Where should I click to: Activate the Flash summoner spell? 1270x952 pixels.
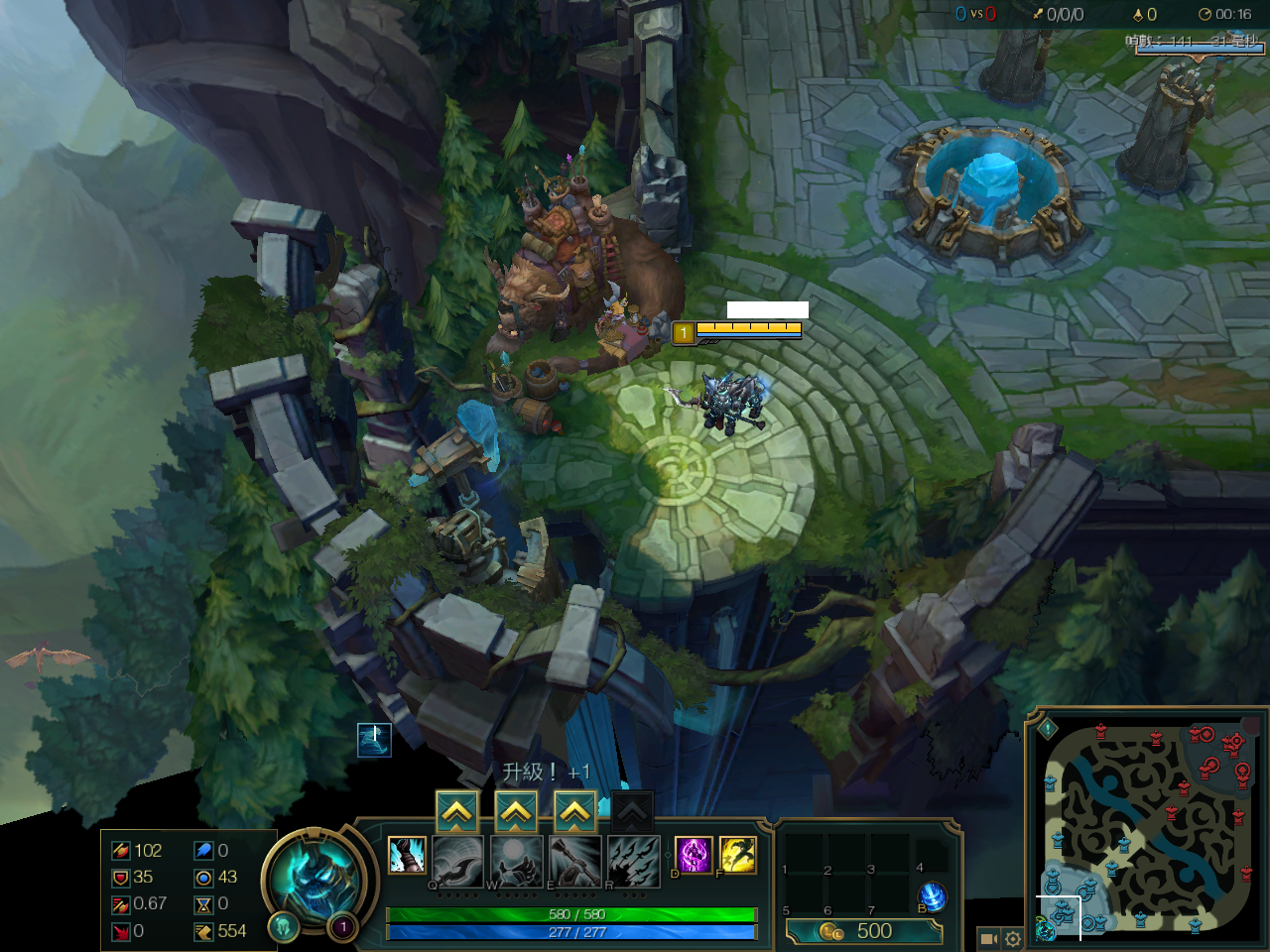tap(737, 855)
